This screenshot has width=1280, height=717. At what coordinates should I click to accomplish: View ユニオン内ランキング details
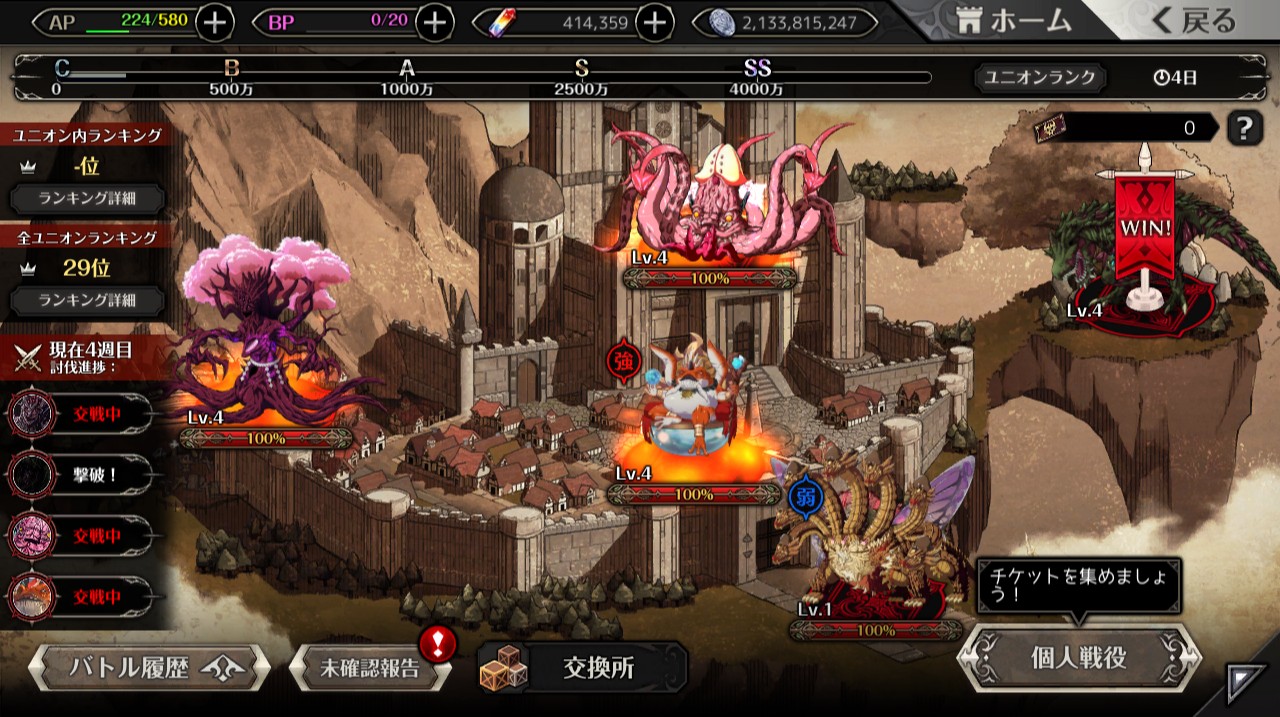tap(87, 198)
